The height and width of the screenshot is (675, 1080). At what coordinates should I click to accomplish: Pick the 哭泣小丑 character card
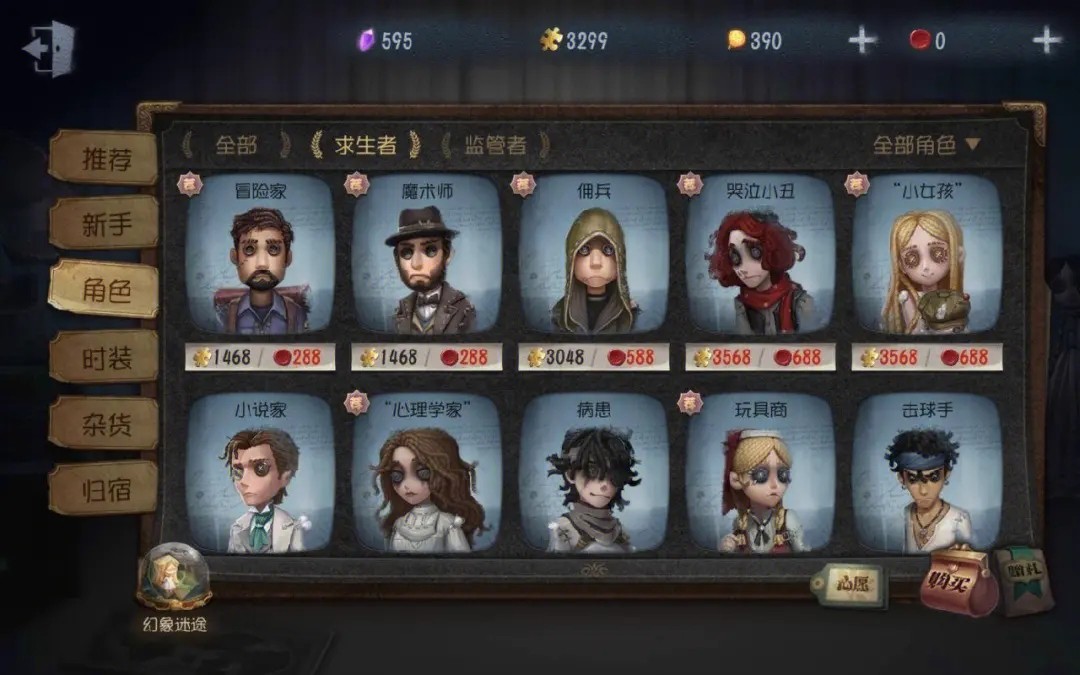click(760, 258)
